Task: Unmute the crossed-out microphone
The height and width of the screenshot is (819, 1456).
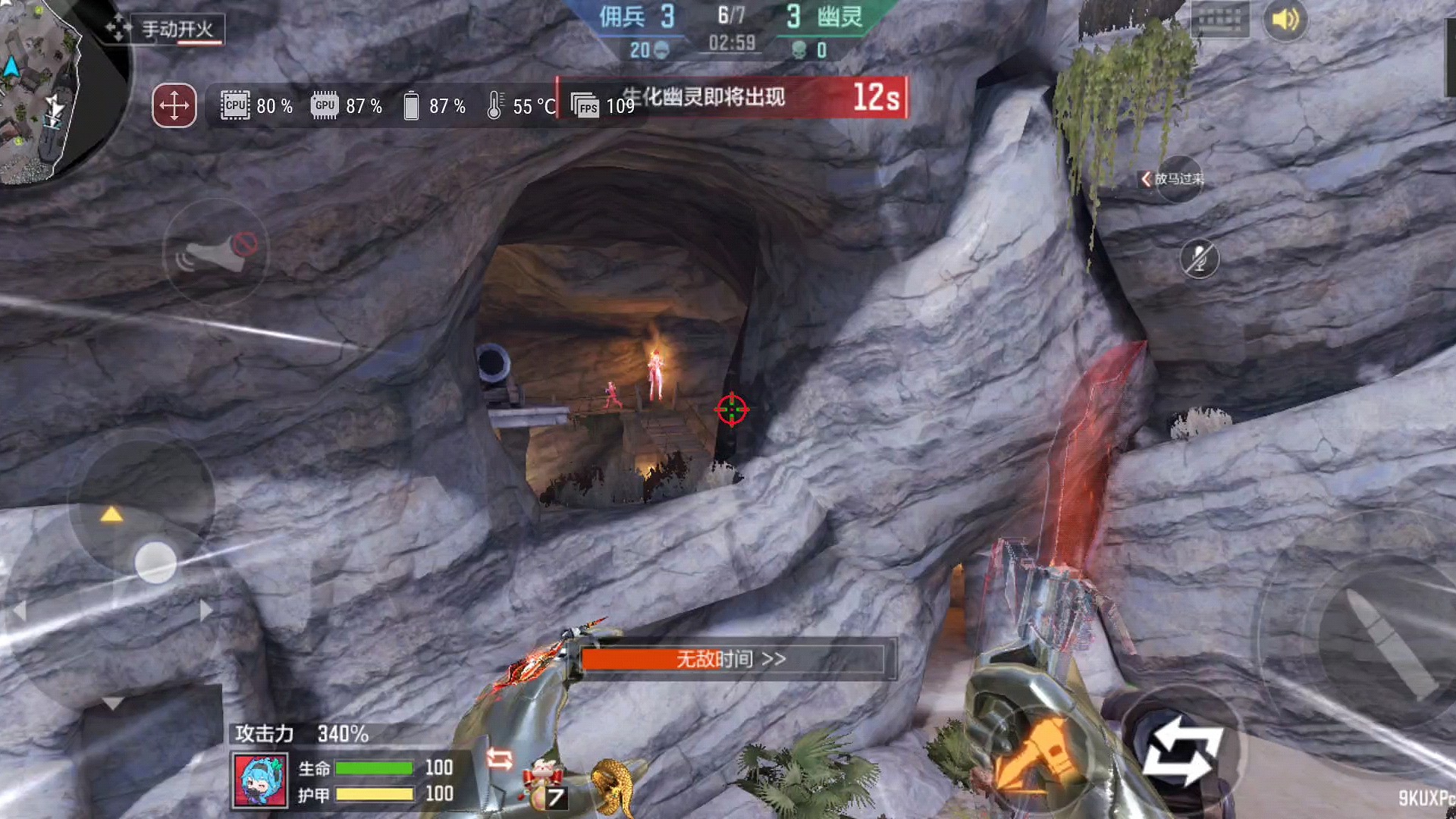Action: [x=1199, y=259]
